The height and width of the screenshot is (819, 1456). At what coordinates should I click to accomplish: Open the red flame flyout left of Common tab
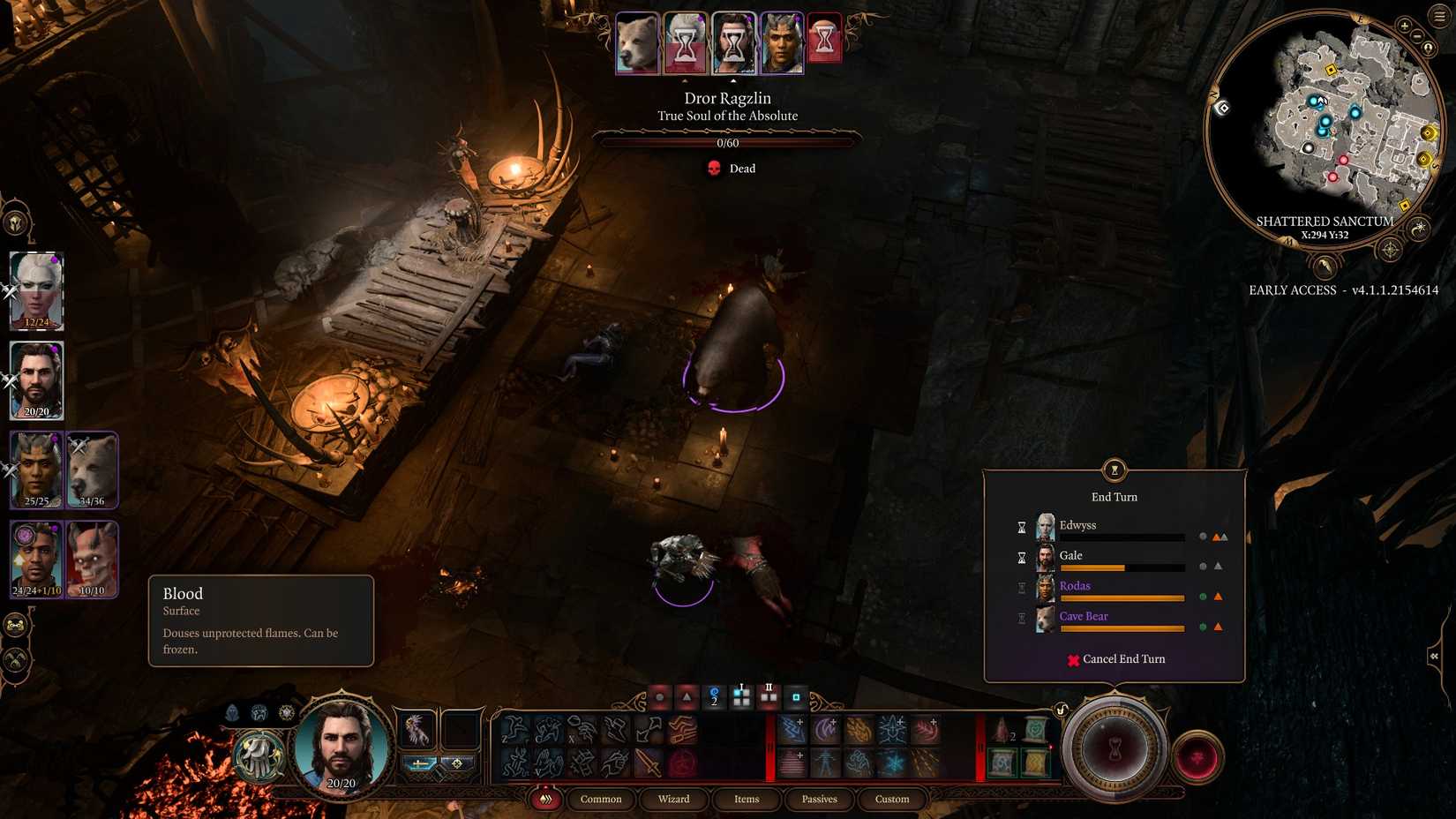tap(547, 799)
